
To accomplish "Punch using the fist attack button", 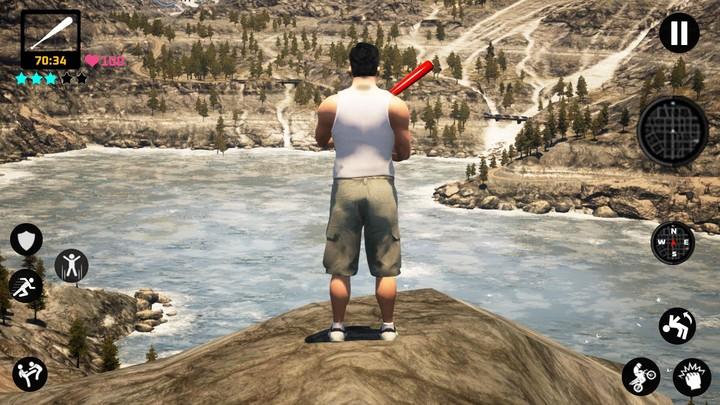I will 692,377.
